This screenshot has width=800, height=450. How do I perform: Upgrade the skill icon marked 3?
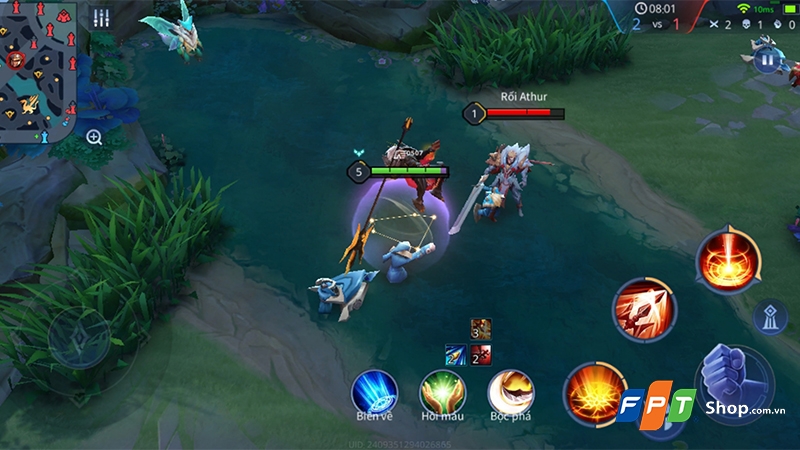point(481,328)
